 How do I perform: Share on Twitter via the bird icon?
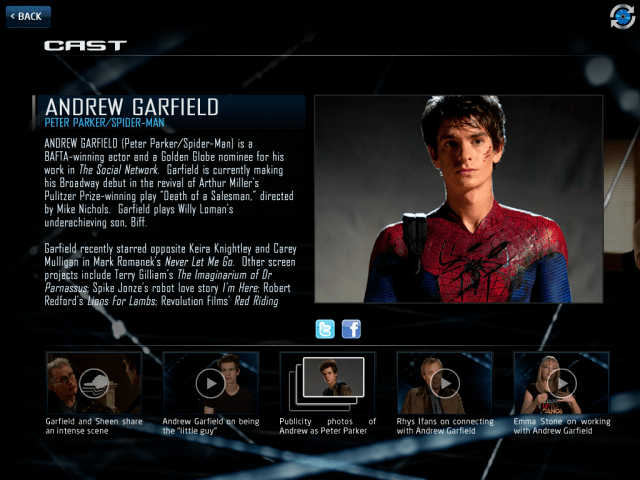[x=325, y=329]
